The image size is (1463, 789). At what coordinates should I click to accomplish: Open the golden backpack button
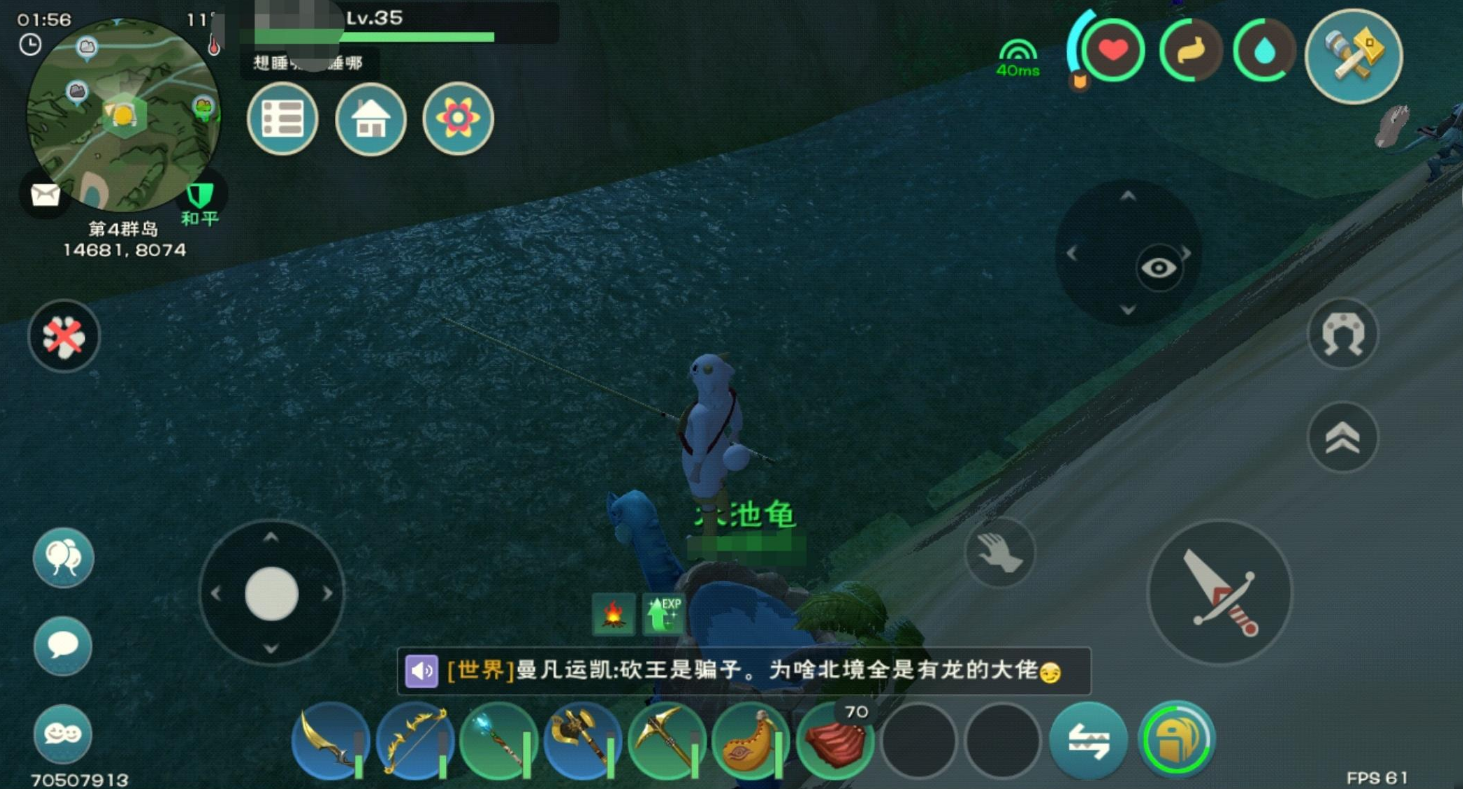point(1177,741)
